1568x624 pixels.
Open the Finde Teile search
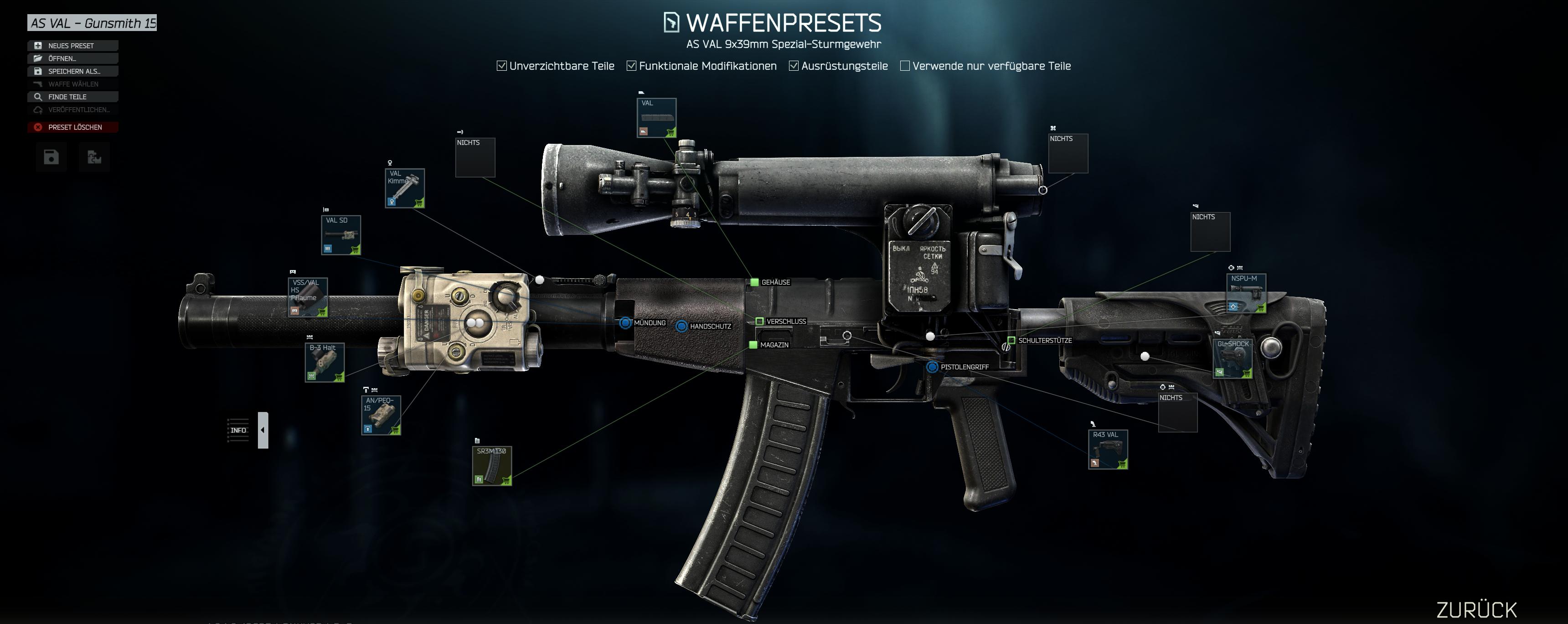coord(72,97)
